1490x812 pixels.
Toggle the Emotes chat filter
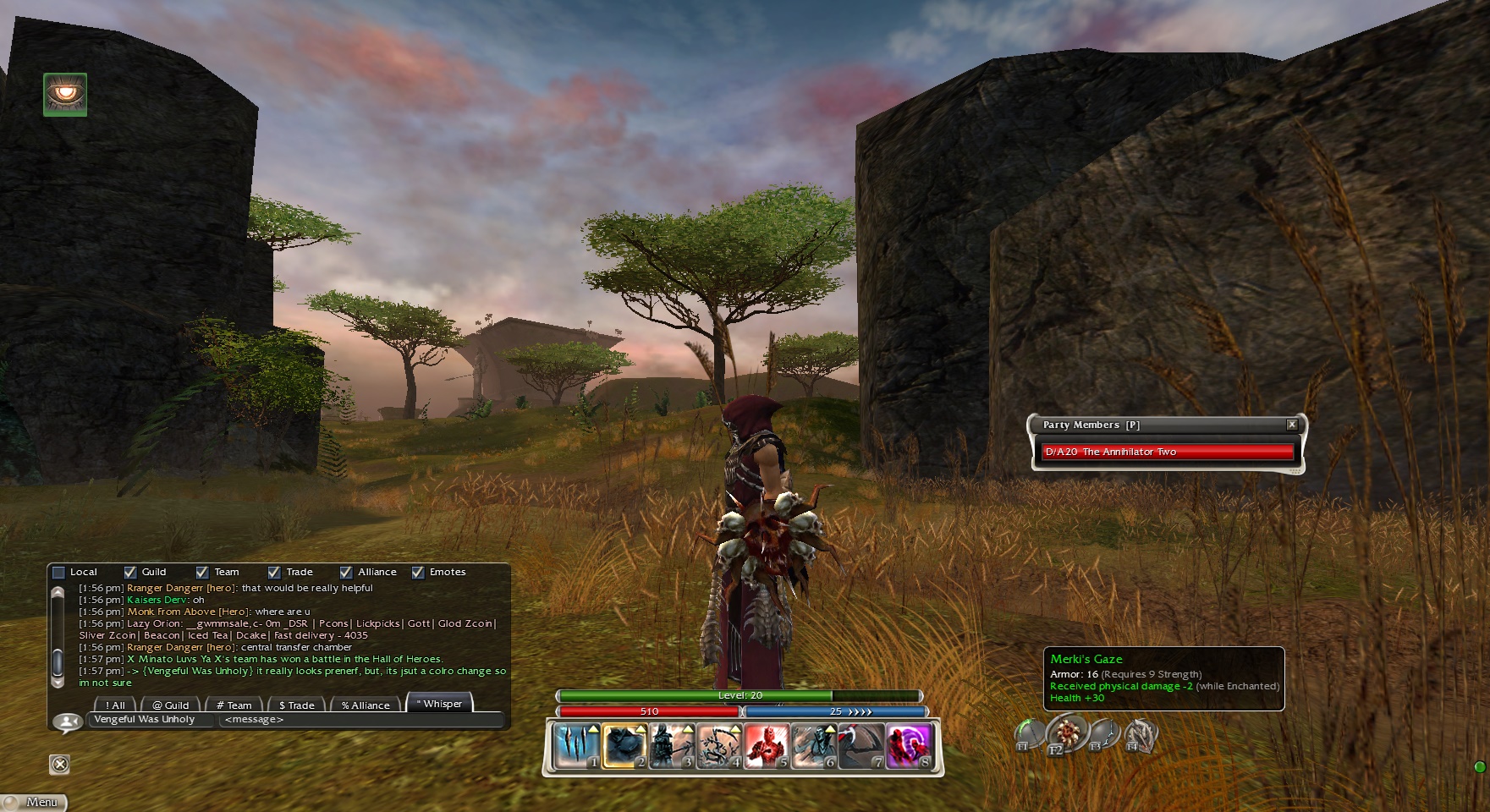coord(418,573)
